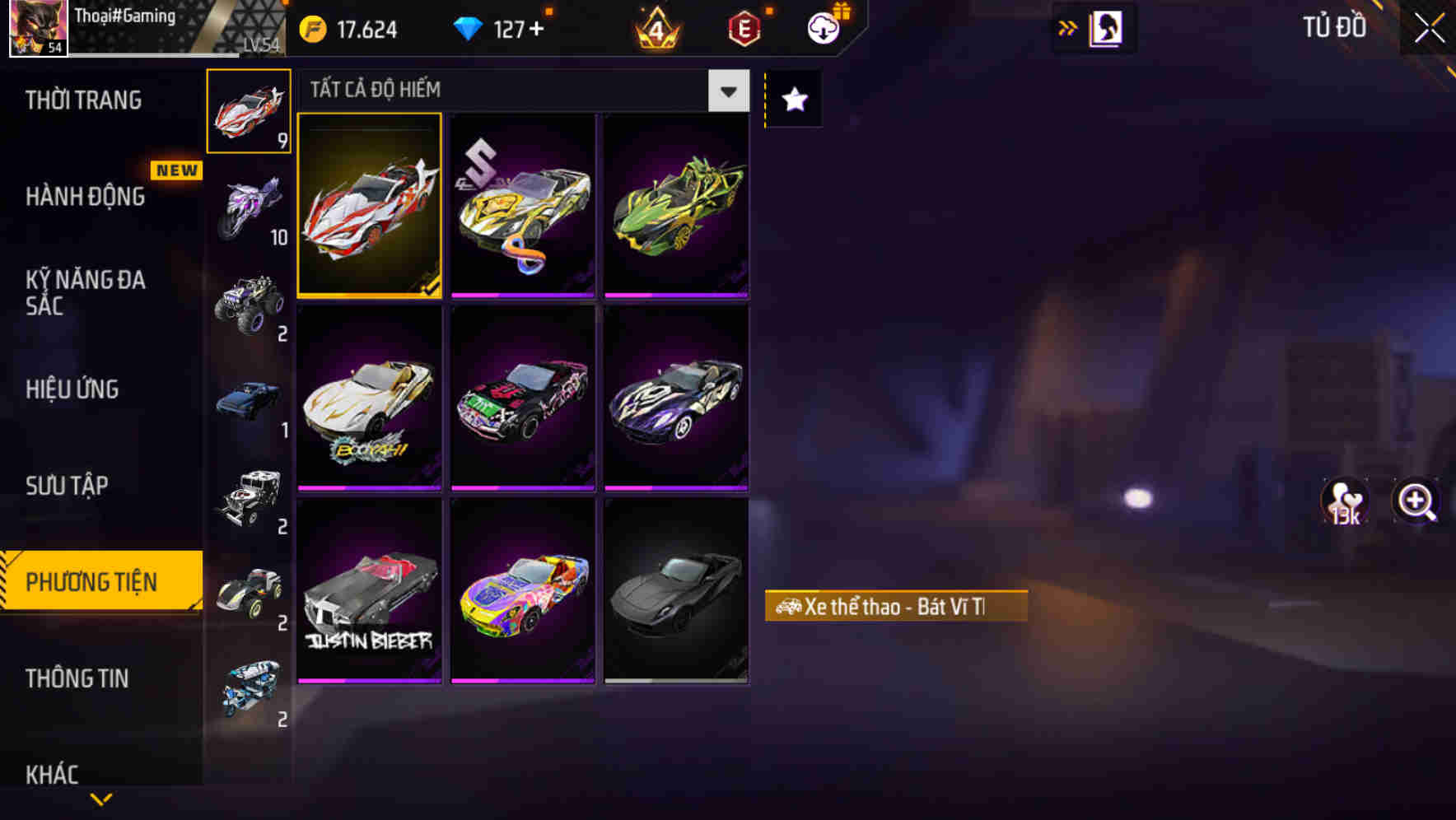
Task: Toggle the favorites star filter
Action: (792, 100)
